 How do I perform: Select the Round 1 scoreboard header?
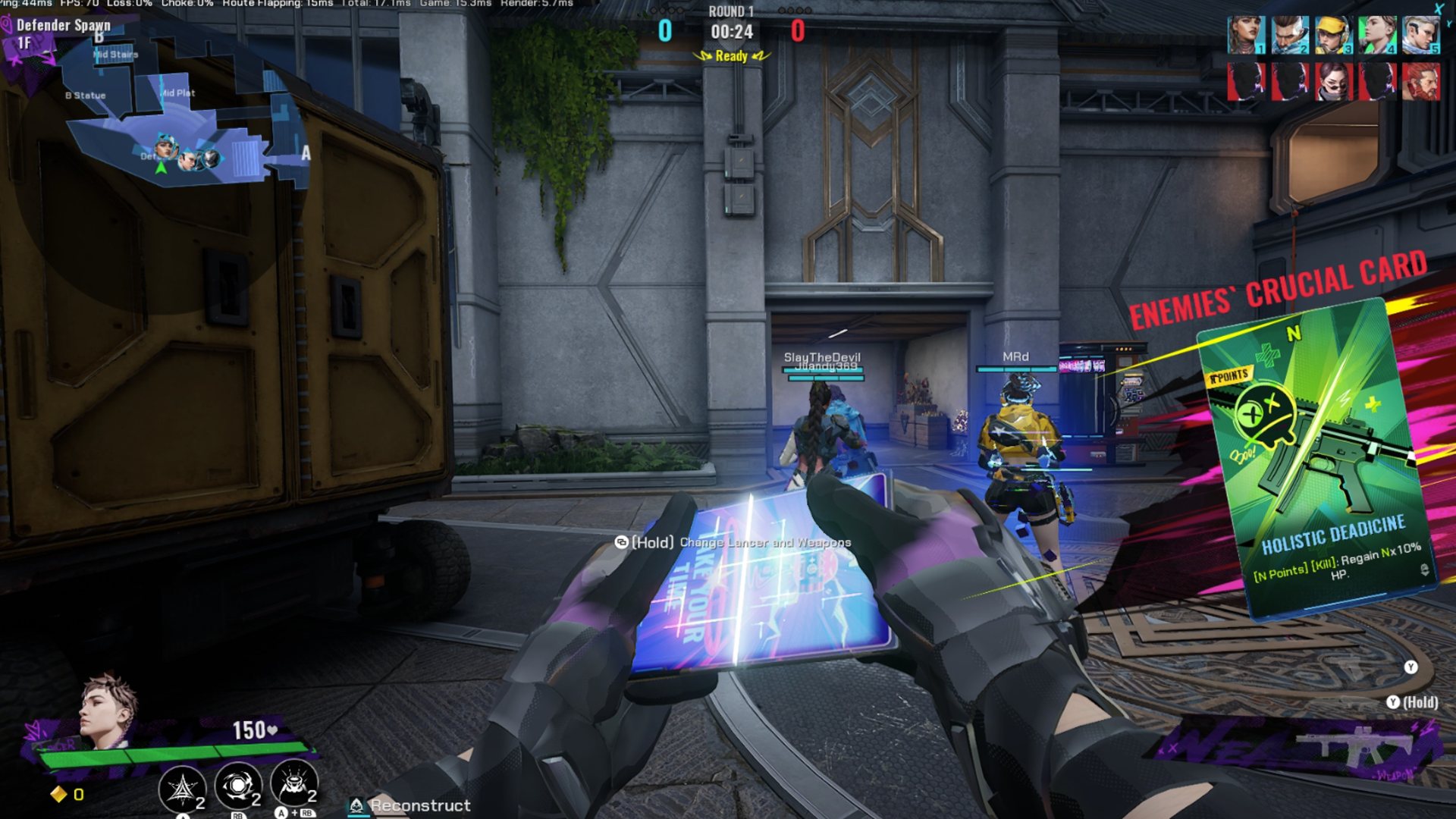click(730, 12)
